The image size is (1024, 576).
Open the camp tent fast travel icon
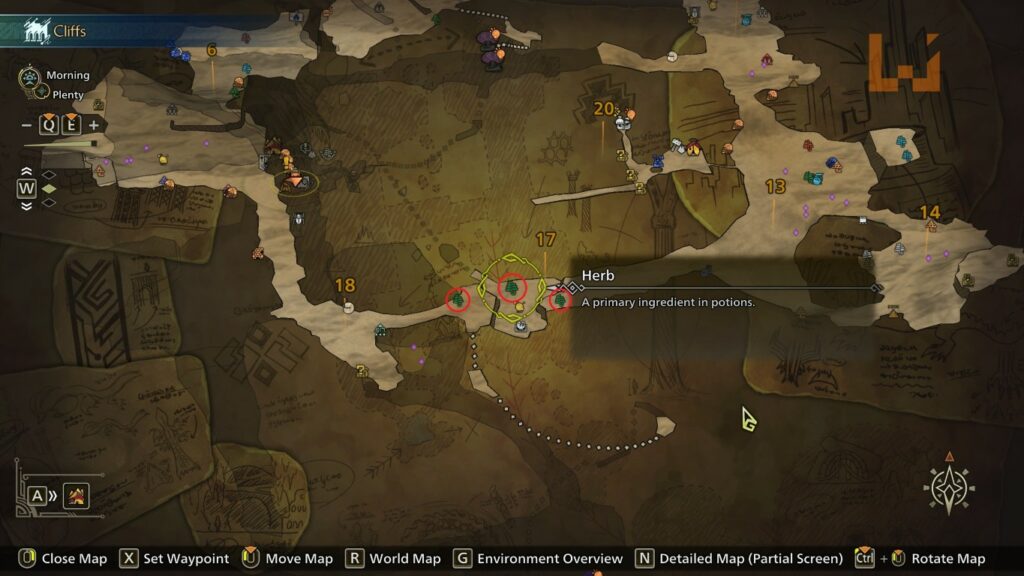click(76, 495)
